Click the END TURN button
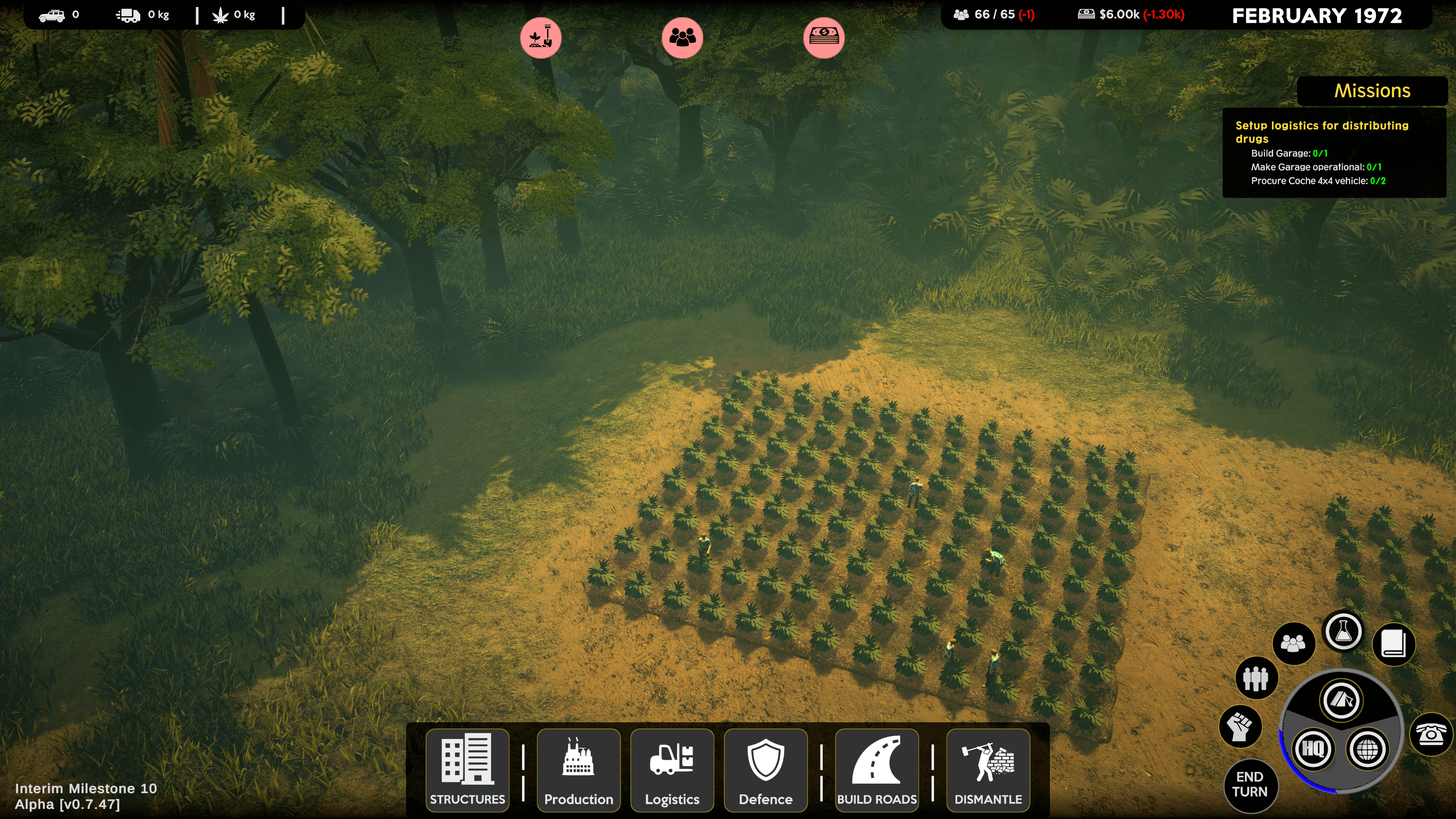The image size is (1456, 819). (x=1250, y=784)
